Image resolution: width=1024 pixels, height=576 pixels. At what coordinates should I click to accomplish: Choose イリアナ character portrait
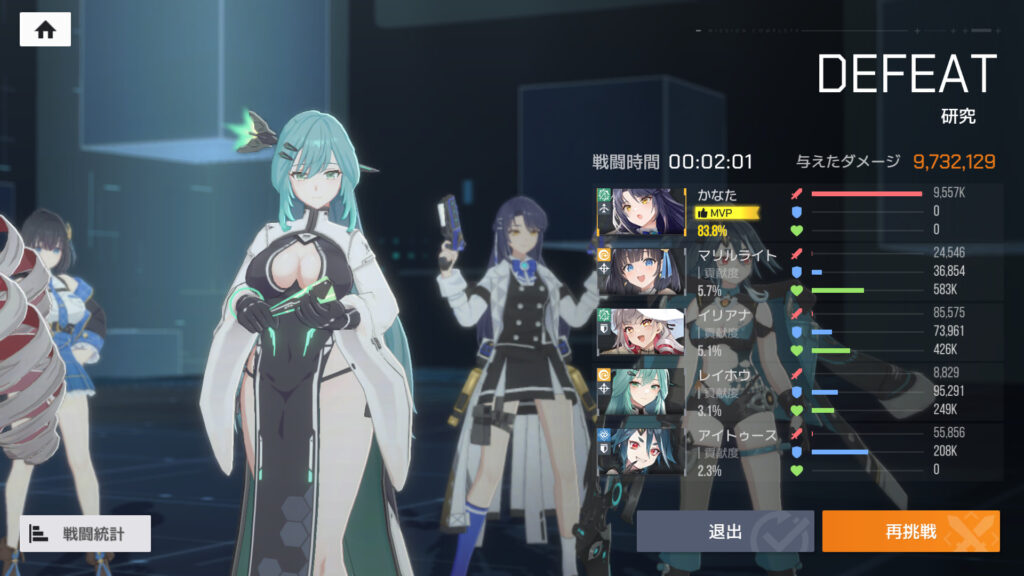pos(649,332)
